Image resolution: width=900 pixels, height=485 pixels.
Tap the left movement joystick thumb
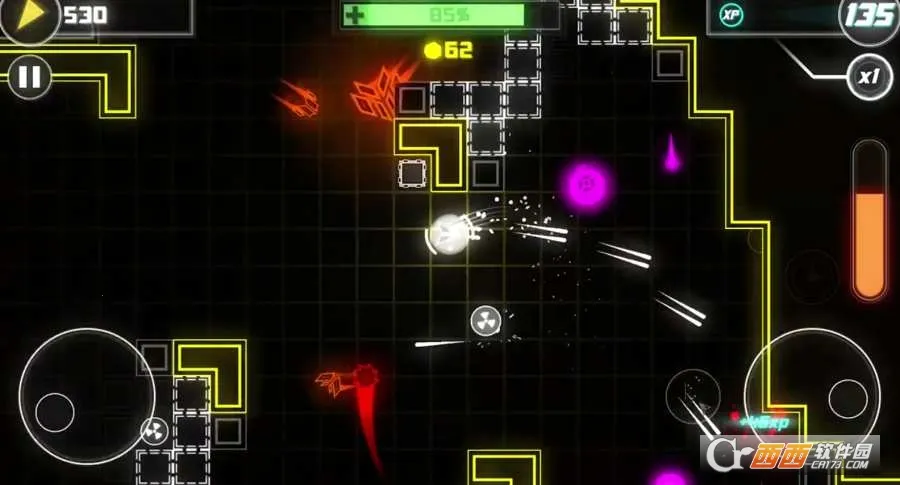[x=55, y=412]
